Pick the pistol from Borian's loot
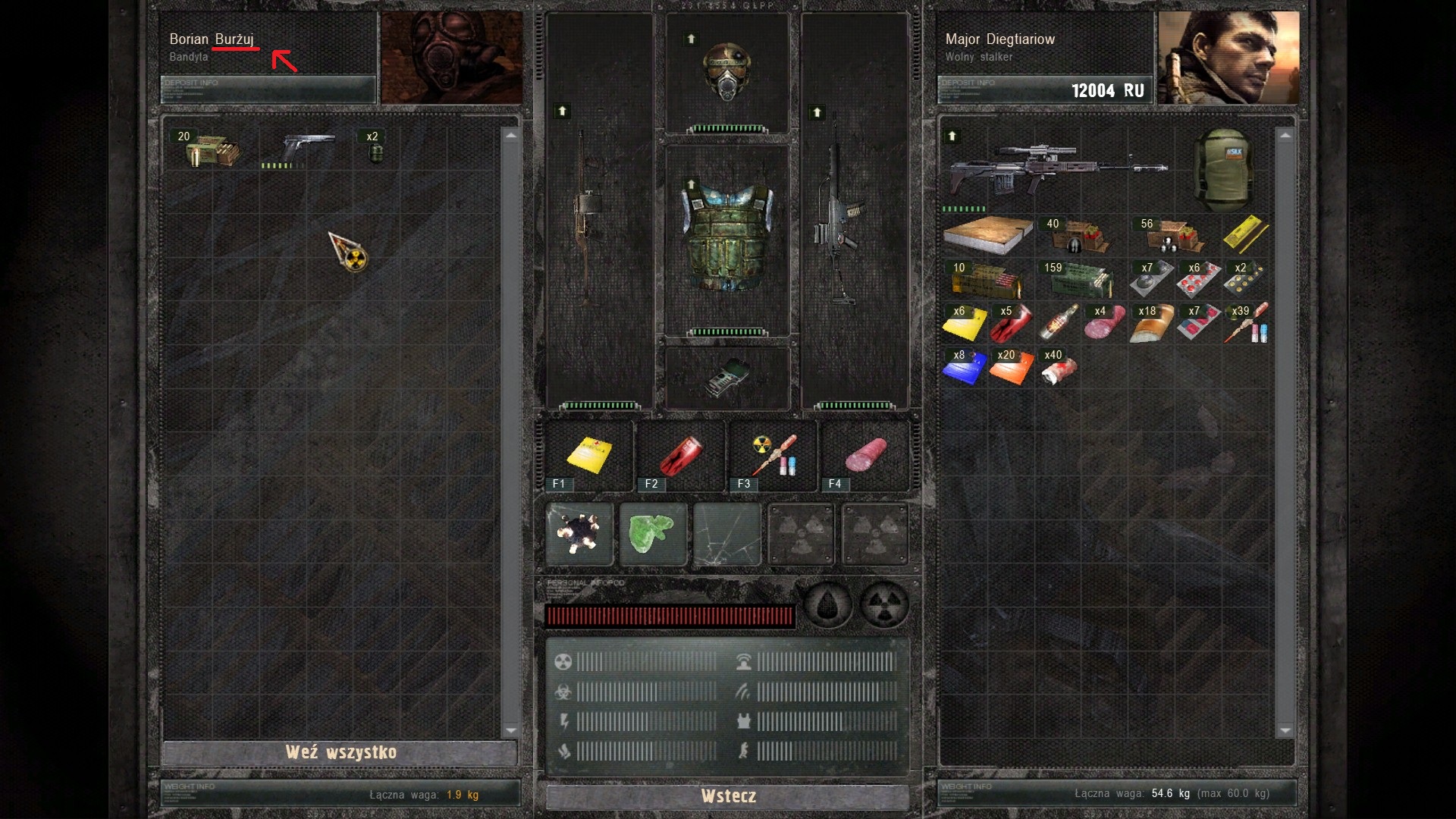1456x819 pixels. (x=307, y=149)
